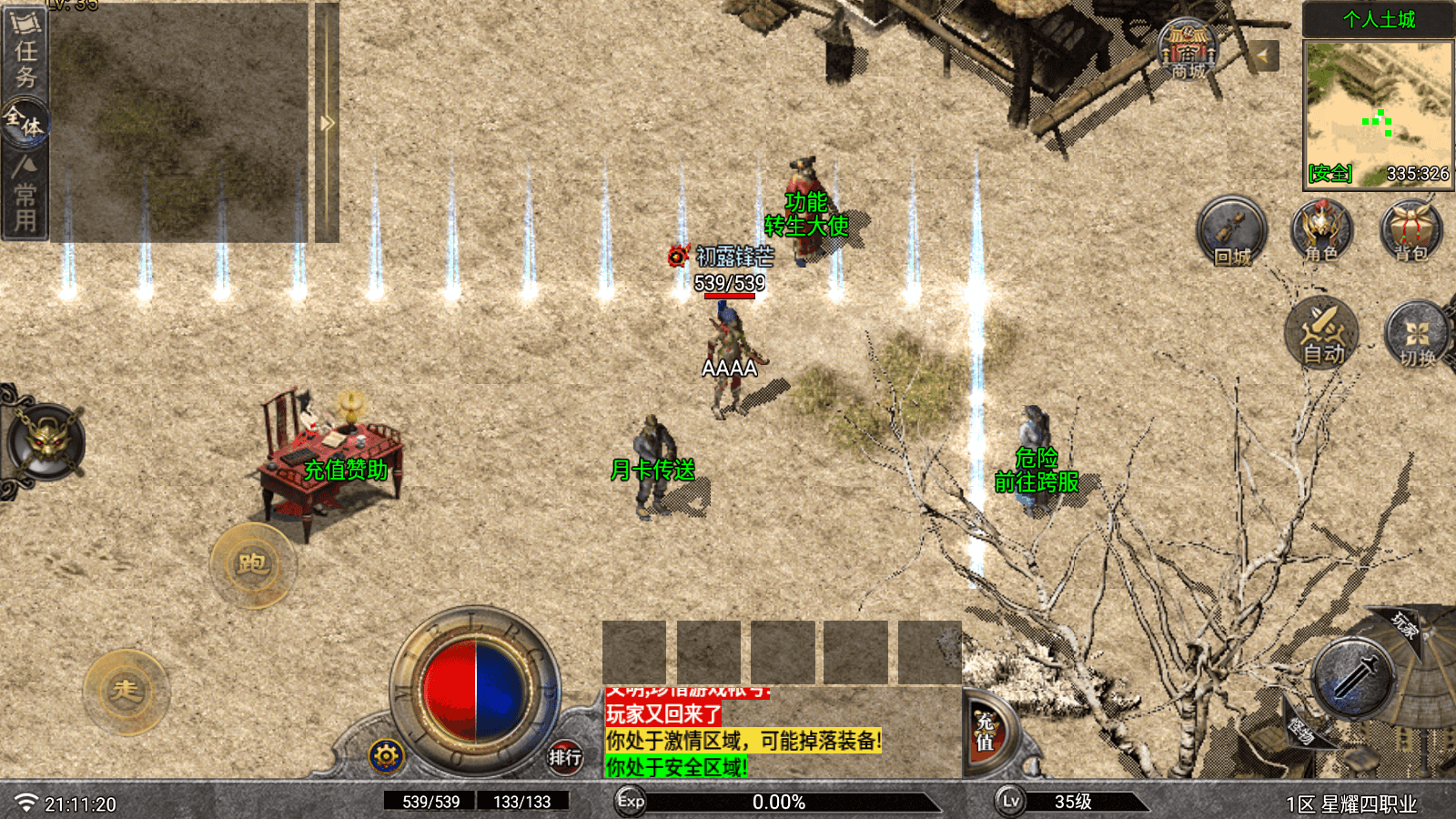Toggle 自动 auto-battle
The height and width of the screenshot is (819, 1456).
click(1322, 332)
